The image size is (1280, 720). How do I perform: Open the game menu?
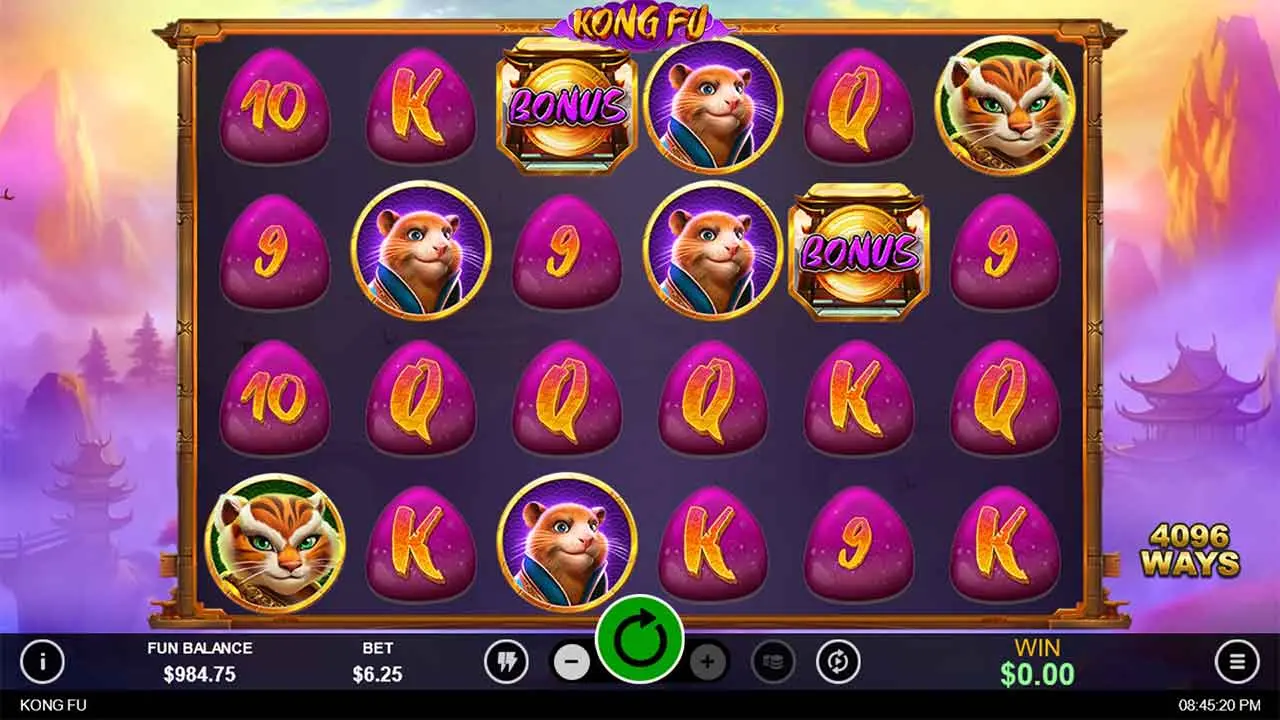click(1236, 661)
